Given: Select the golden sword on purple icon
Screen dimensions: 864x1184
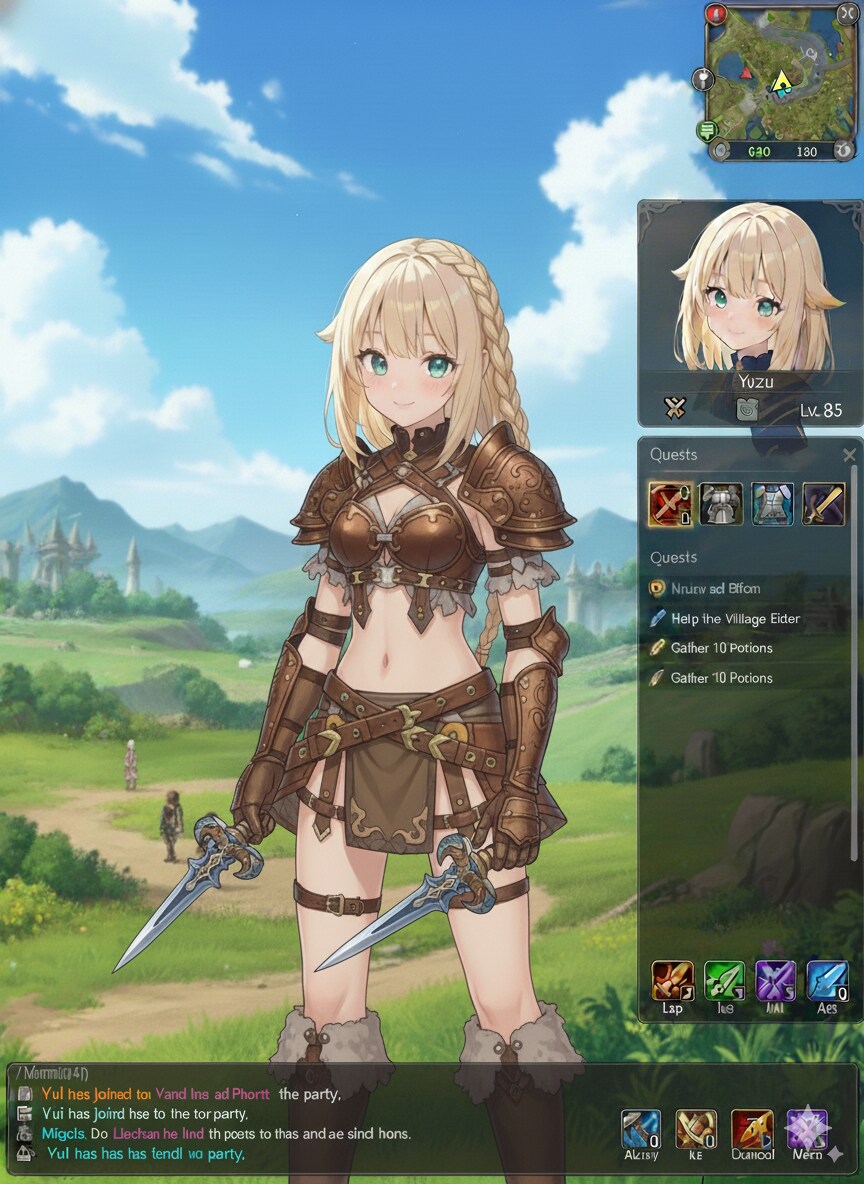Looking at the screenshot, I should [x=823, y=503].
